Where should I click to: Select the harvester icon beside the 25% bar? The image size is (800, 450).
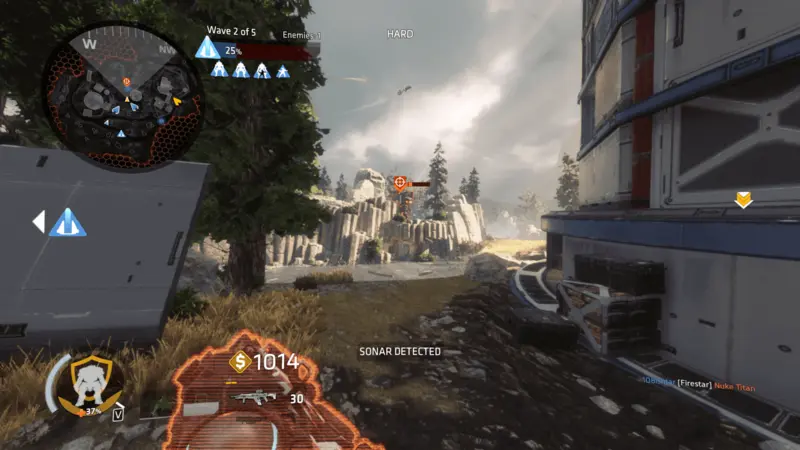tap(208, 49)
